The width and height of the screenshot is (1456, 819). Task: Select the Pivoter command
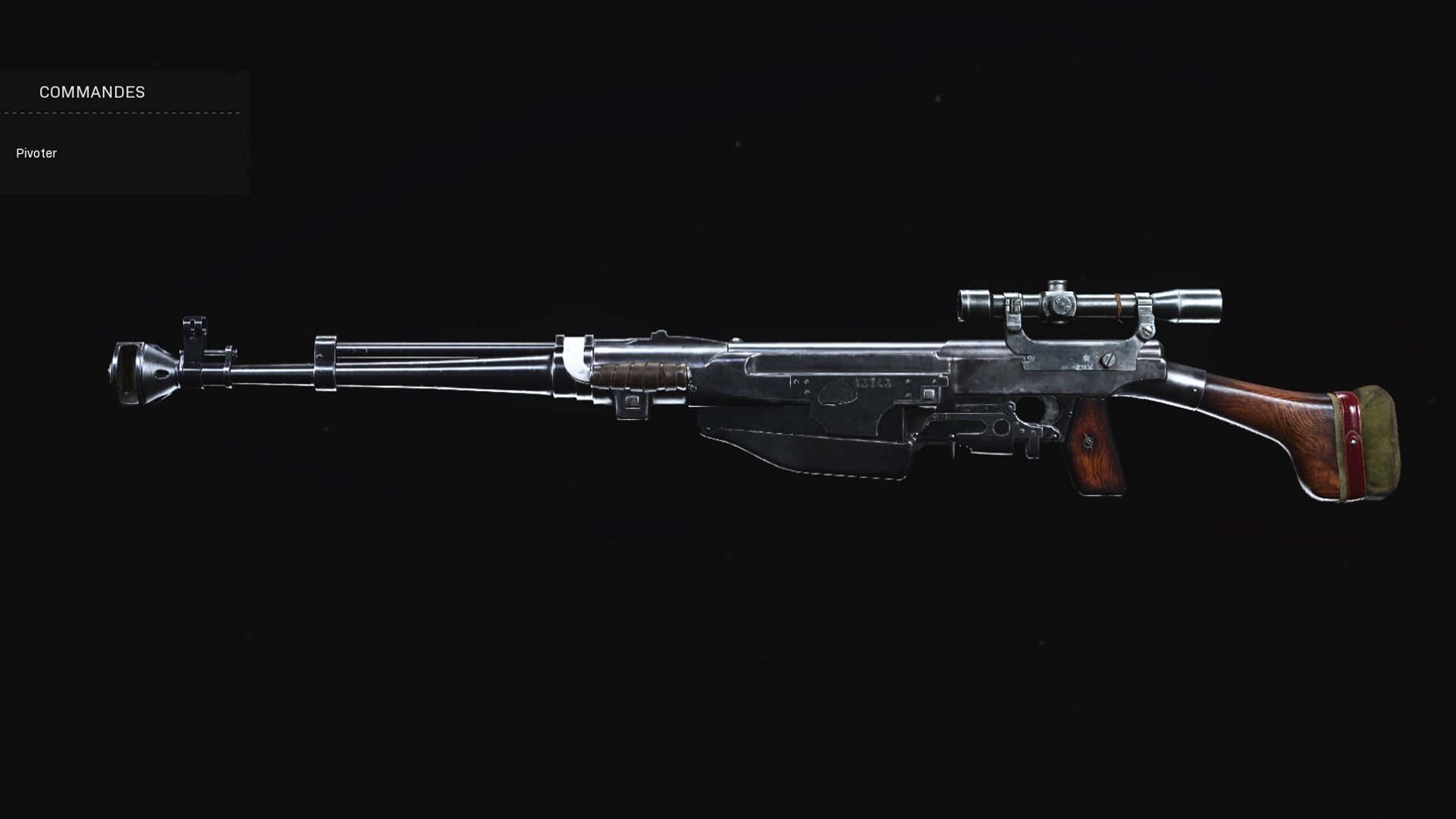36,153
